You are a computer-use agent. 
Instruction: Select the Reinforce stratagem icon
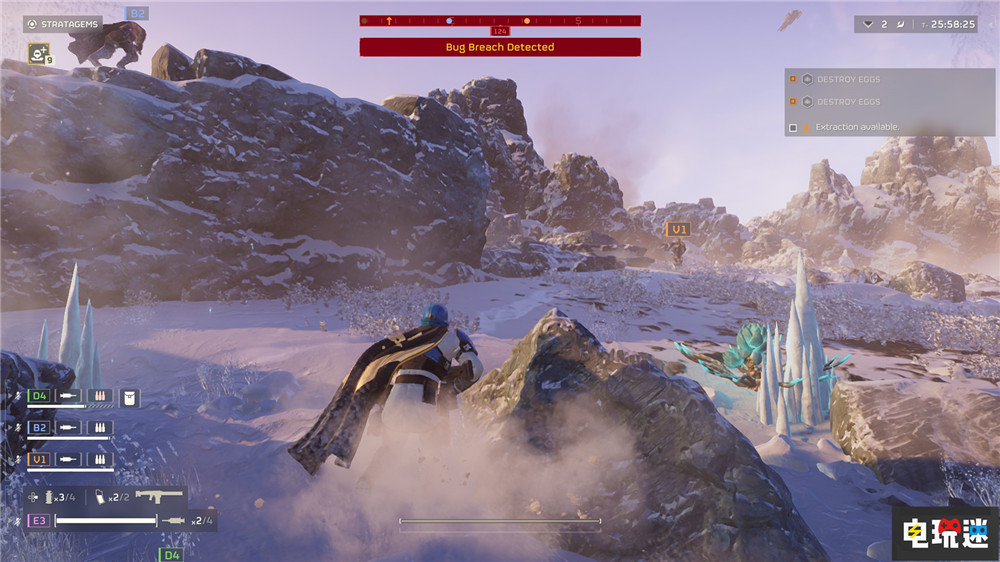(x=38, y=54)
